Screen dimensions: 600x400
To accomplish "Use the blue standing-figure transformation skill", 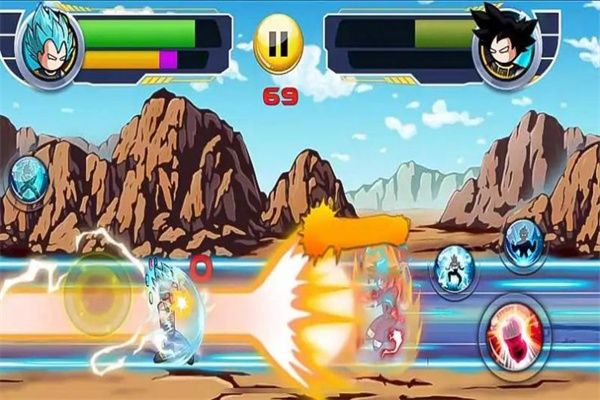I will click(524, 241).
